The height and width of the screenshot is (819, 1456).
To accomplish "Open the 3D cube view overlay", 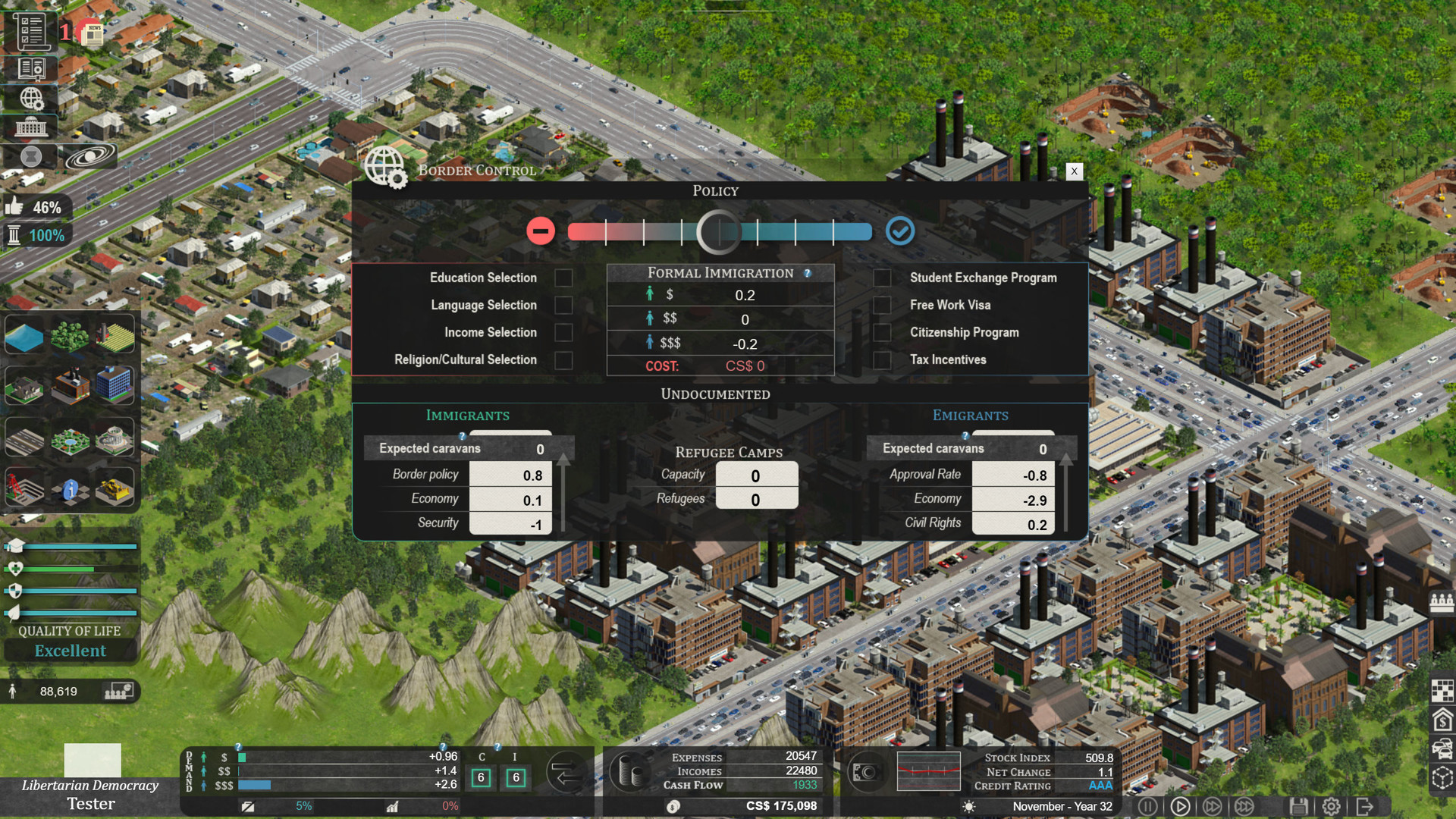I will click(1442, 776).
